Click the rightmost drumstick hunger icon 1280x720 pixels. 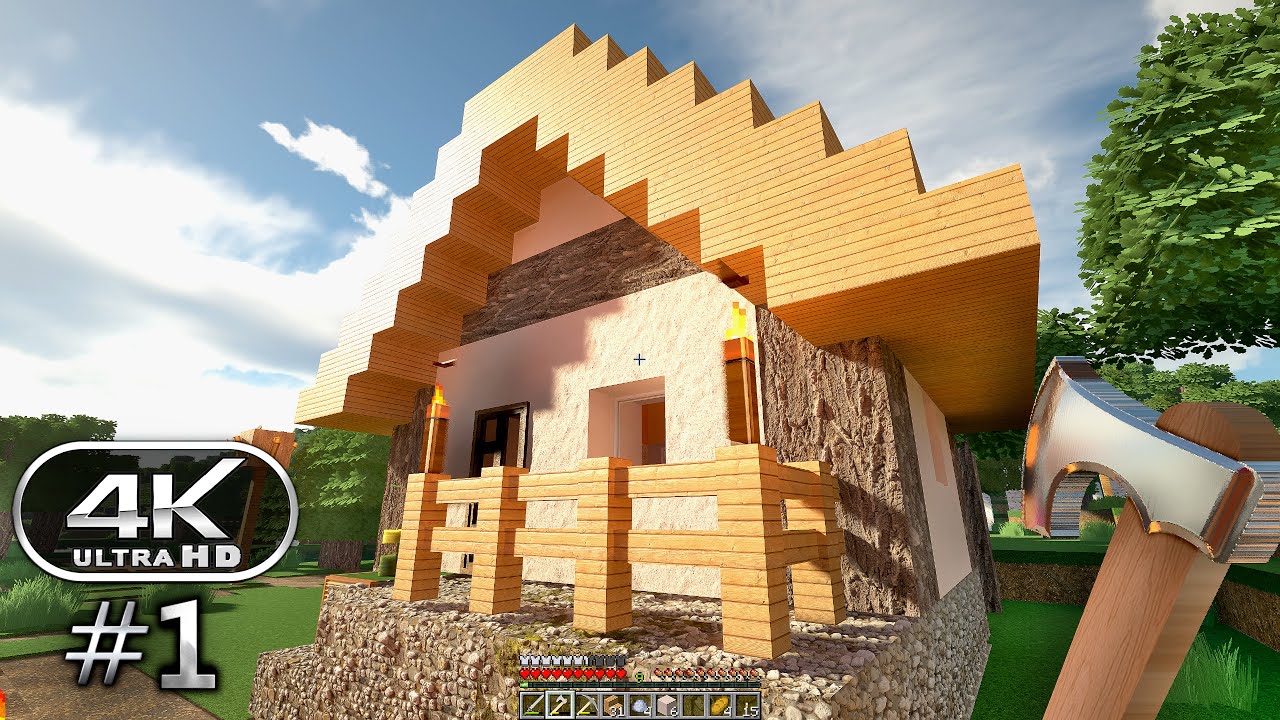tap(755, 673)
